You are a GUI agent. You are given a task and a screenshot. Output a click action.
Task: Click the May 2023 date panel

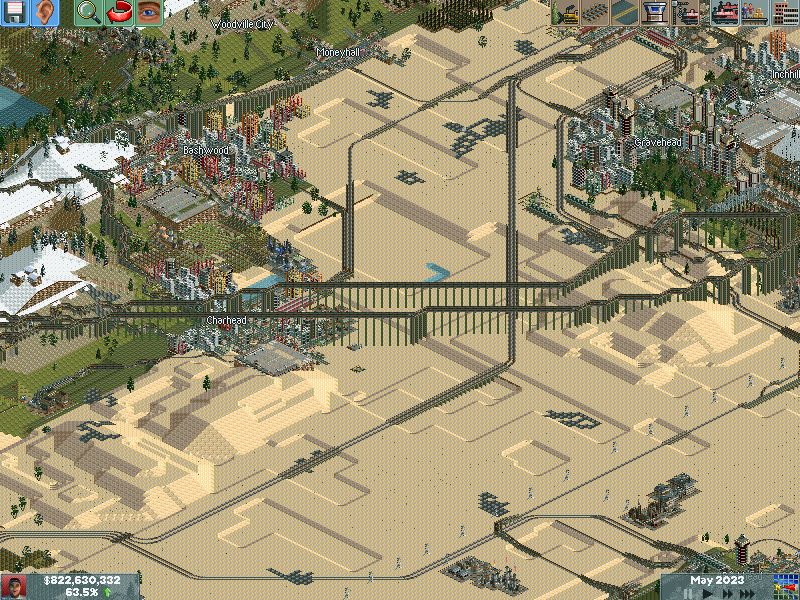[716, 580]
